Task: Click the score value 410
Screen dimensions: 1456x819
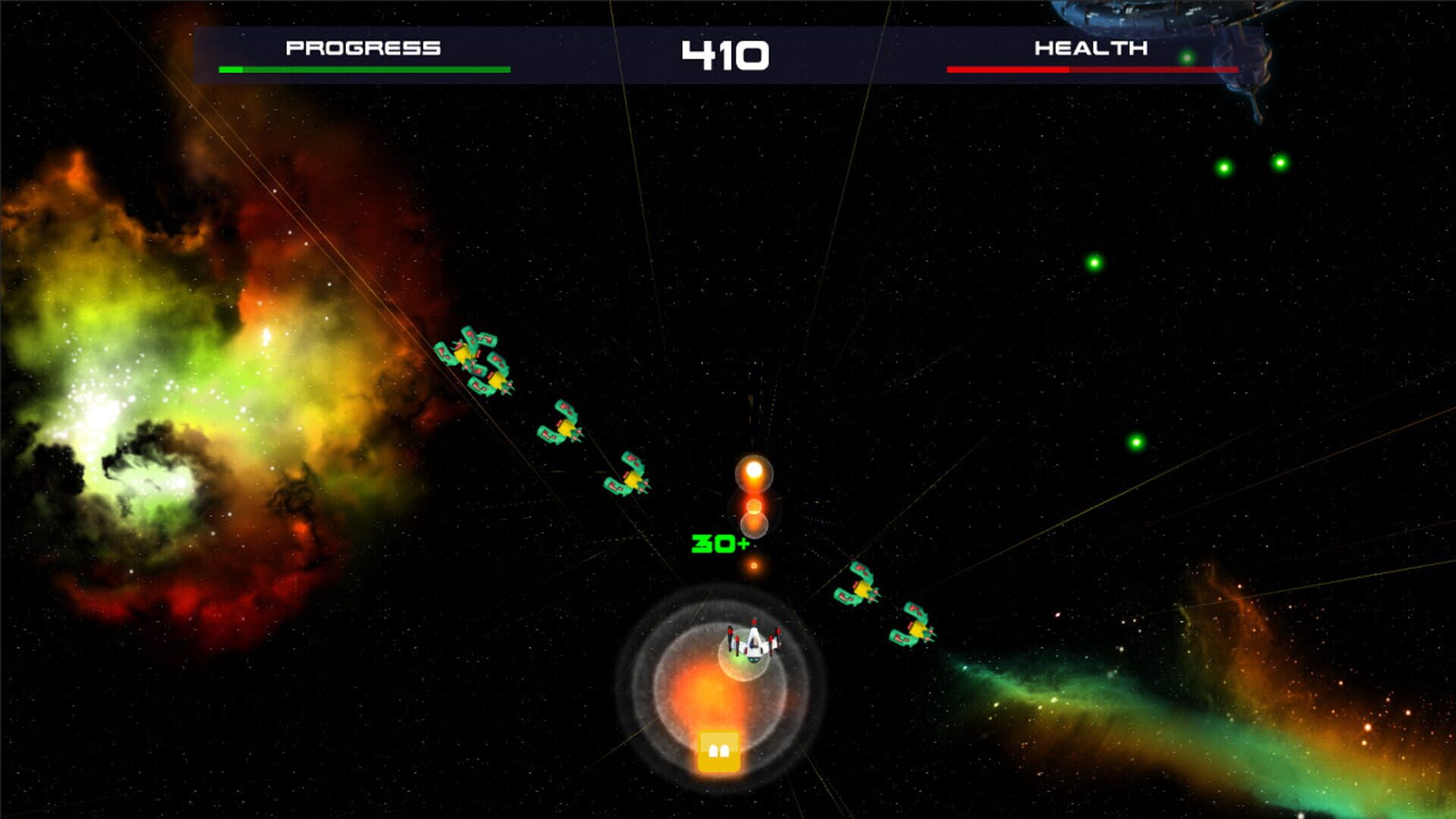Action: click(726, 52)
